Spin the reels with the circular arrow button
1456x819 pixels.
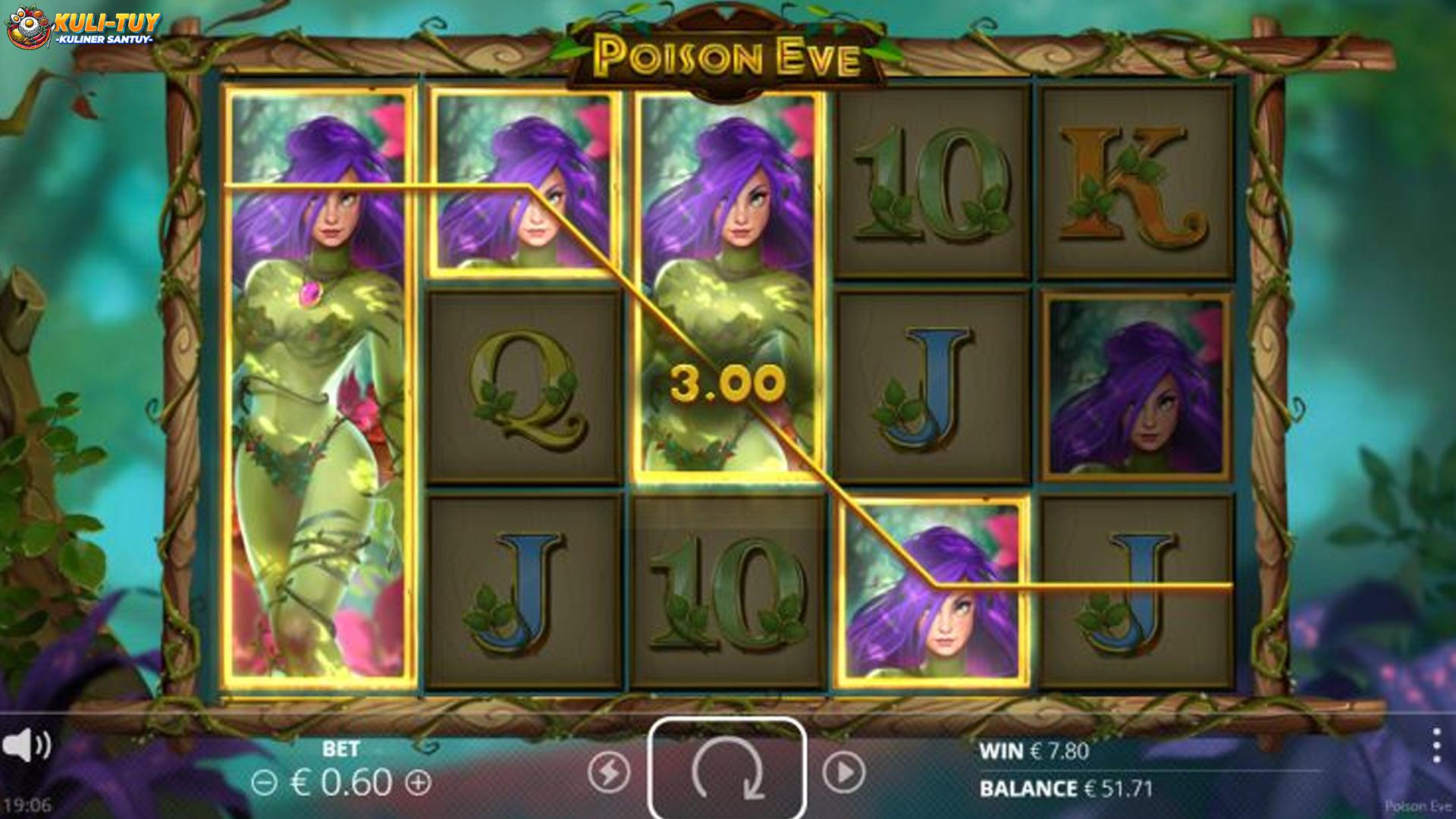[x=726, y=770]
